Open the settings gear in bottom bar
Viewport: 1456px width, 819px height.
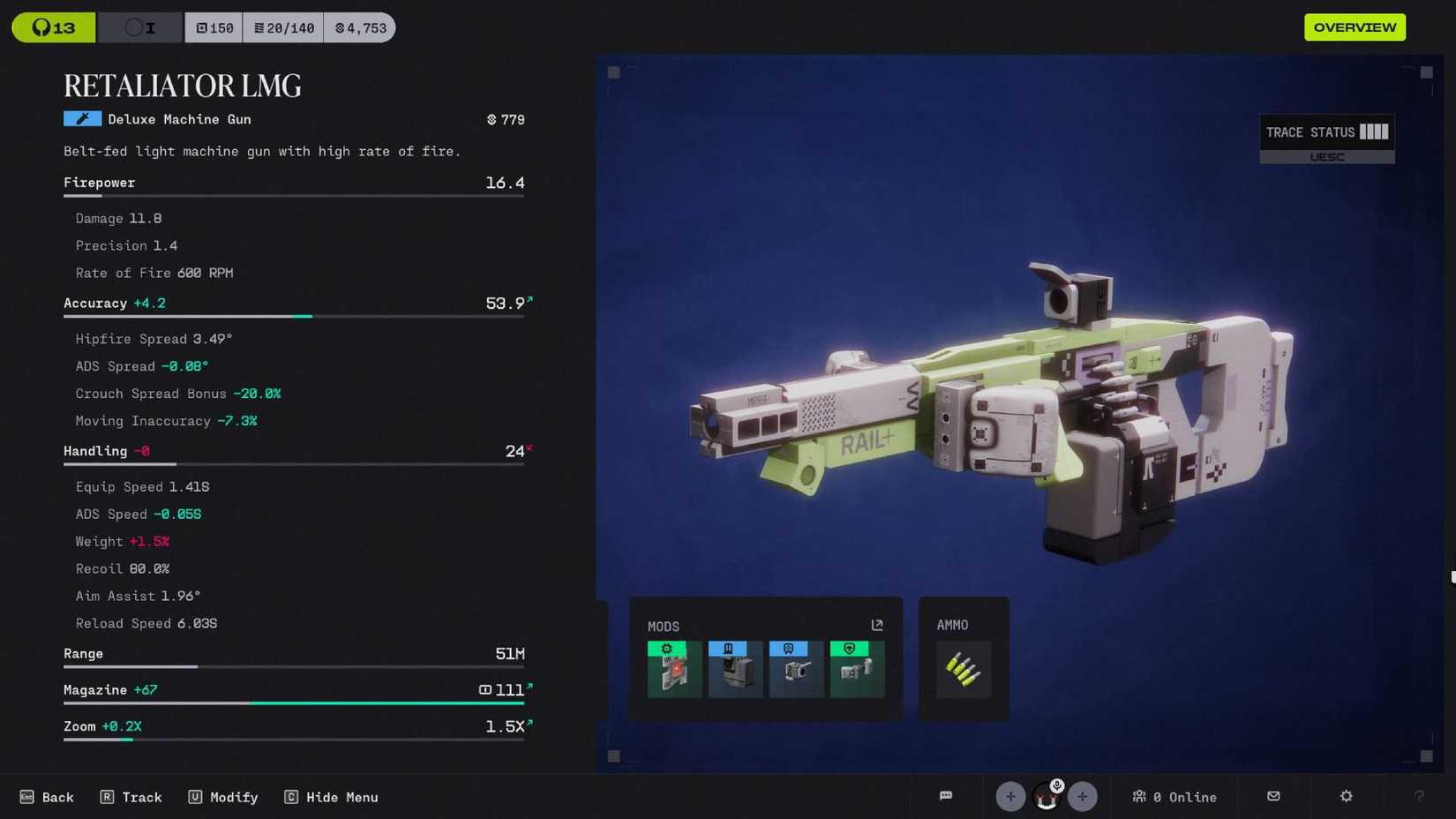pos(1345,797)
